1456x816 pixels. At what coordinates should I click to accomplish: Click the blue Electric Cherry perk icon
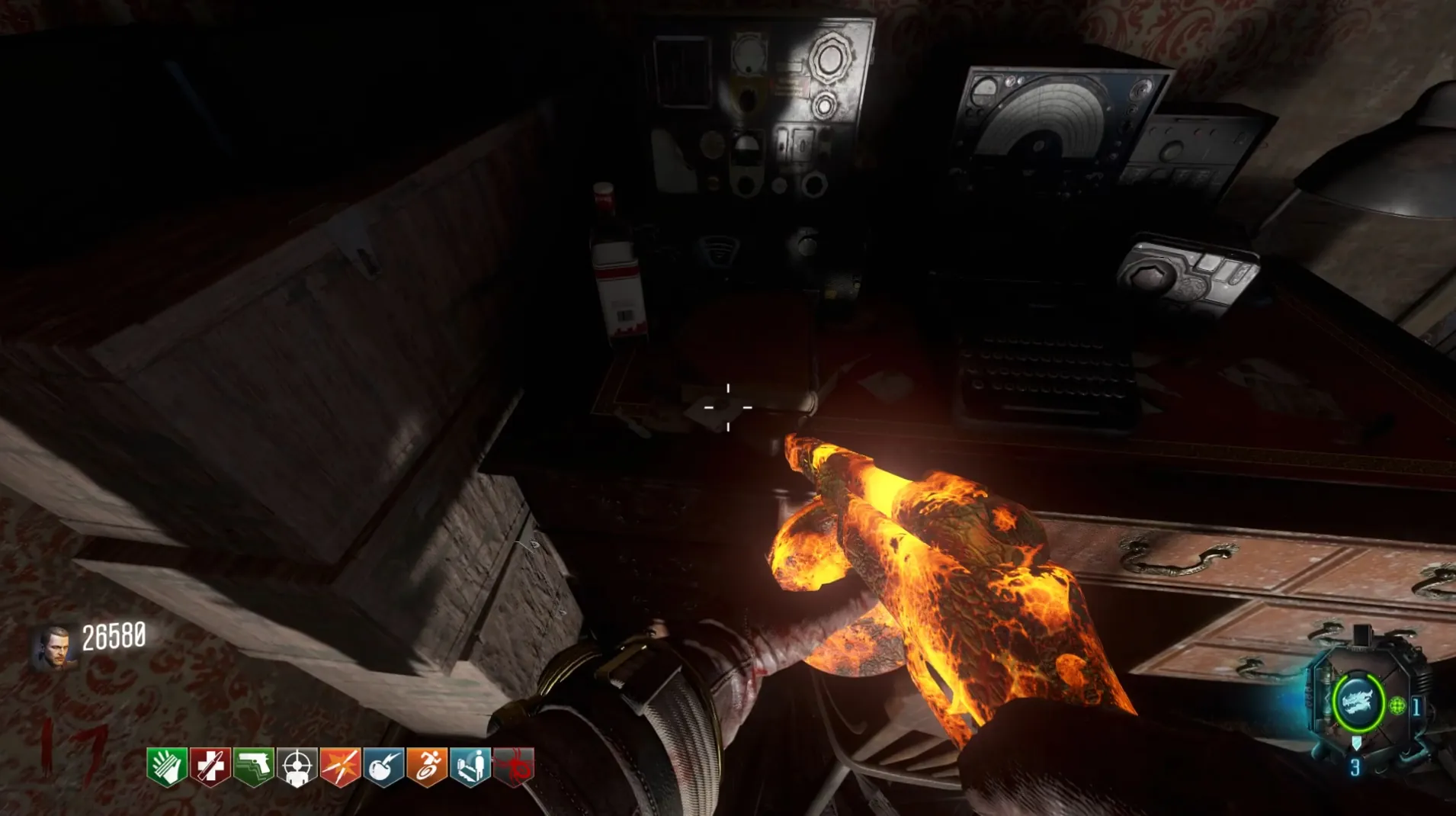(x=383, y=766)
